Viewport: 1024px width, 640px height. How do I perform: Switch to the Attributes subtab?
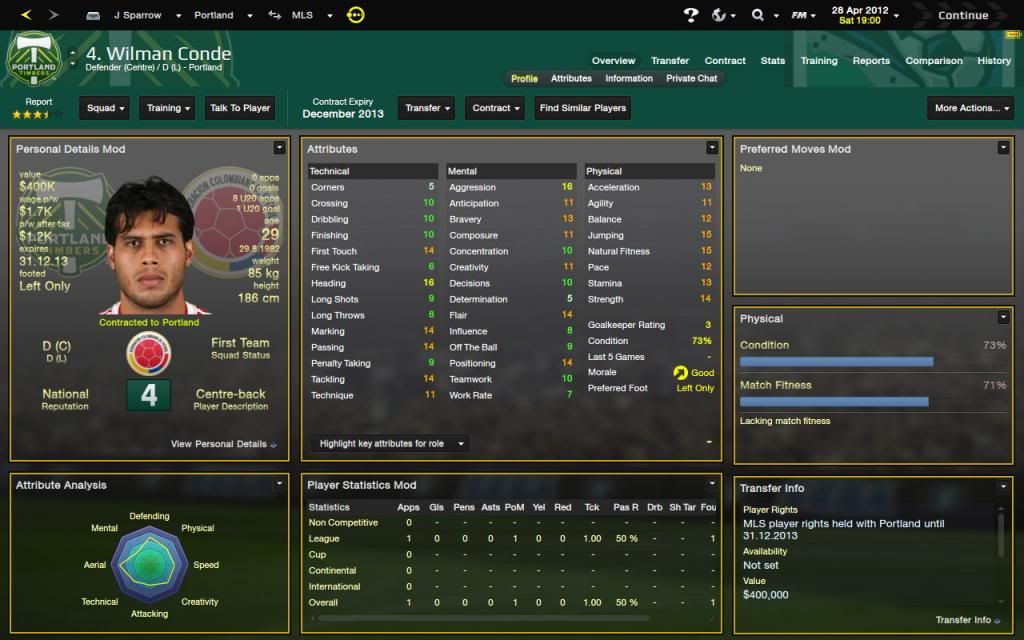click(571, 78)
